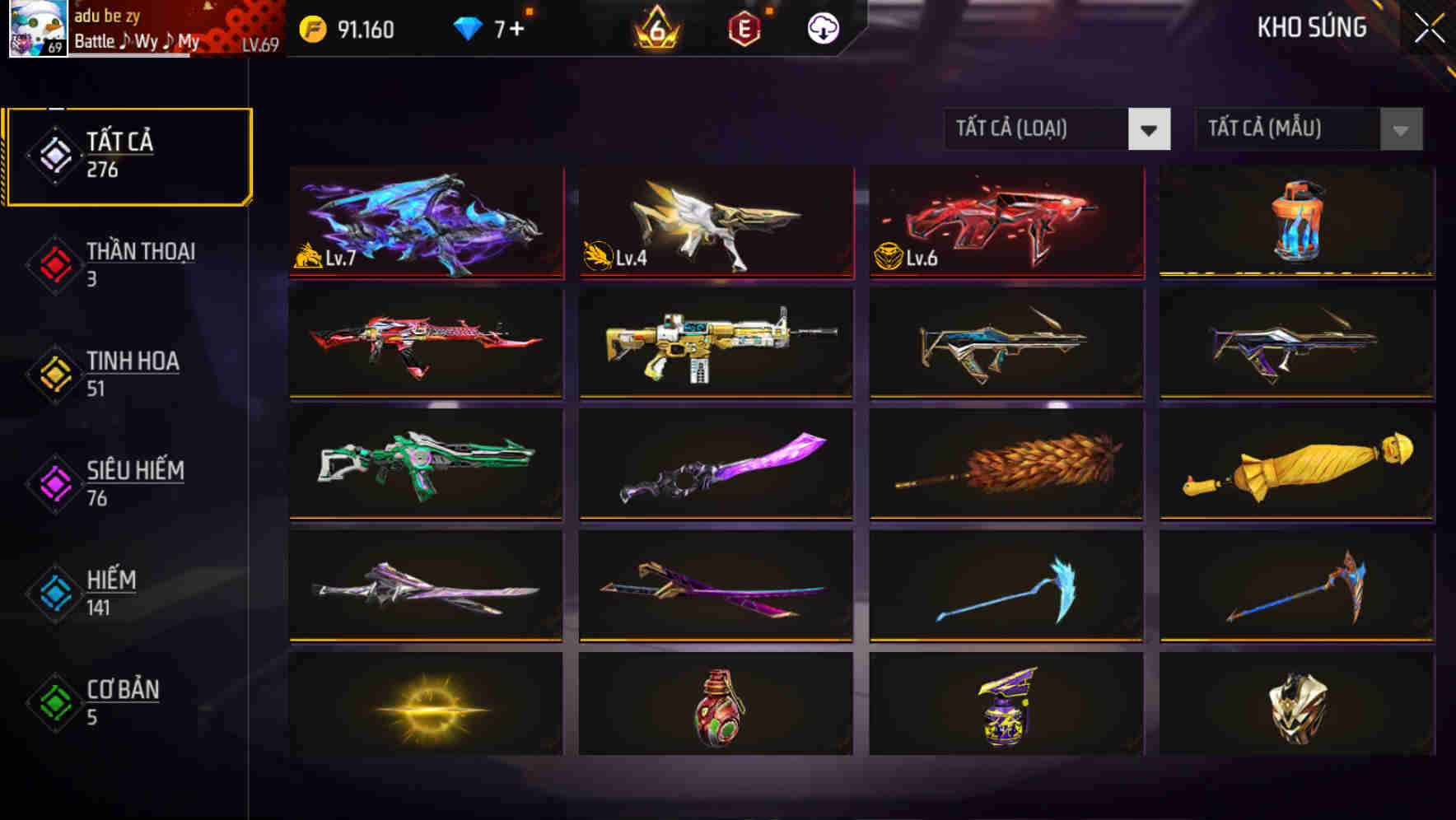Select the Lv.4 white winged weapon skin
This screenshot has height=820, width=1456.
716,222
